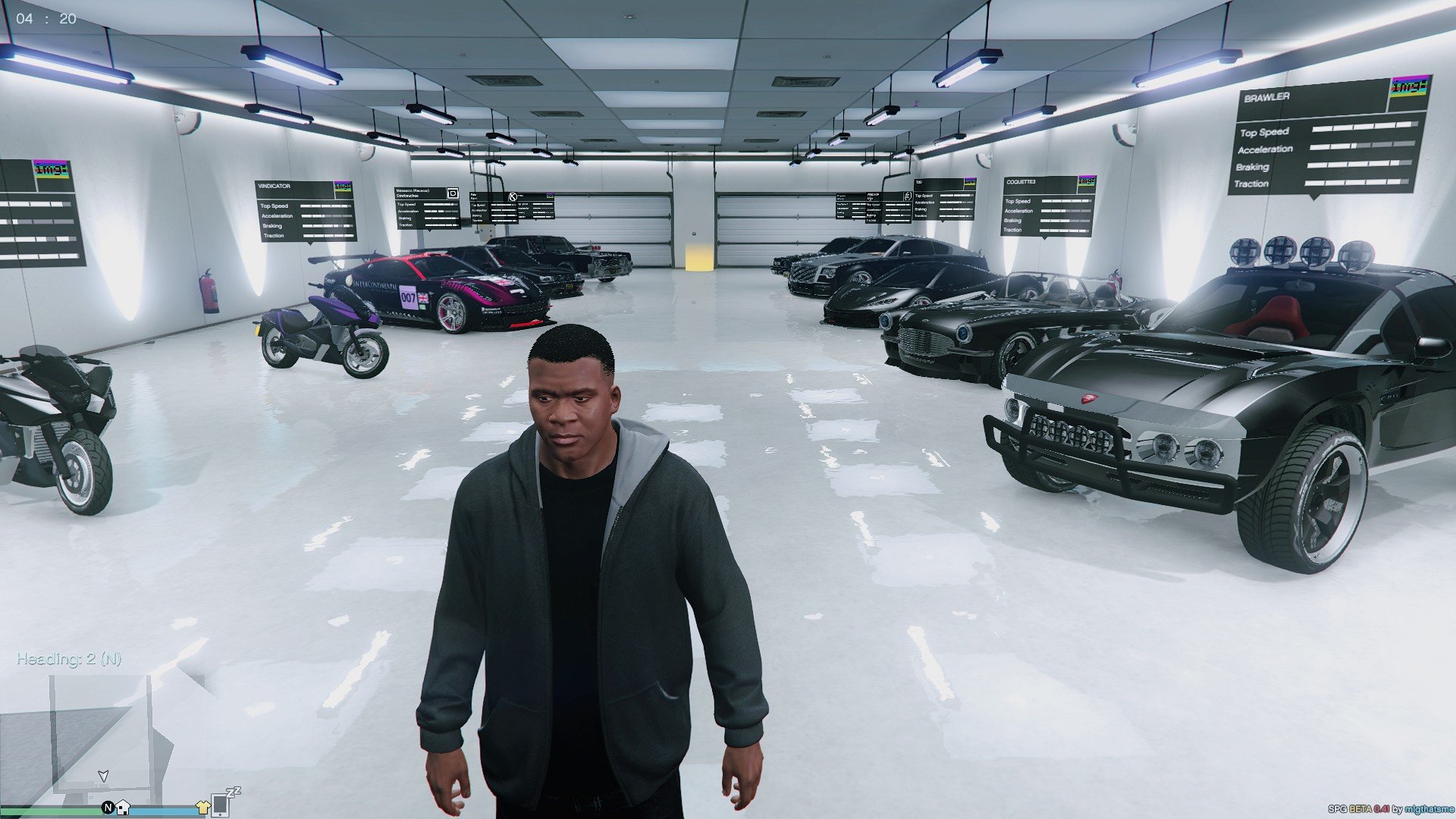
Task: Open the COQUETTE3 vehicle stats panel
Action: [1049, 206]
